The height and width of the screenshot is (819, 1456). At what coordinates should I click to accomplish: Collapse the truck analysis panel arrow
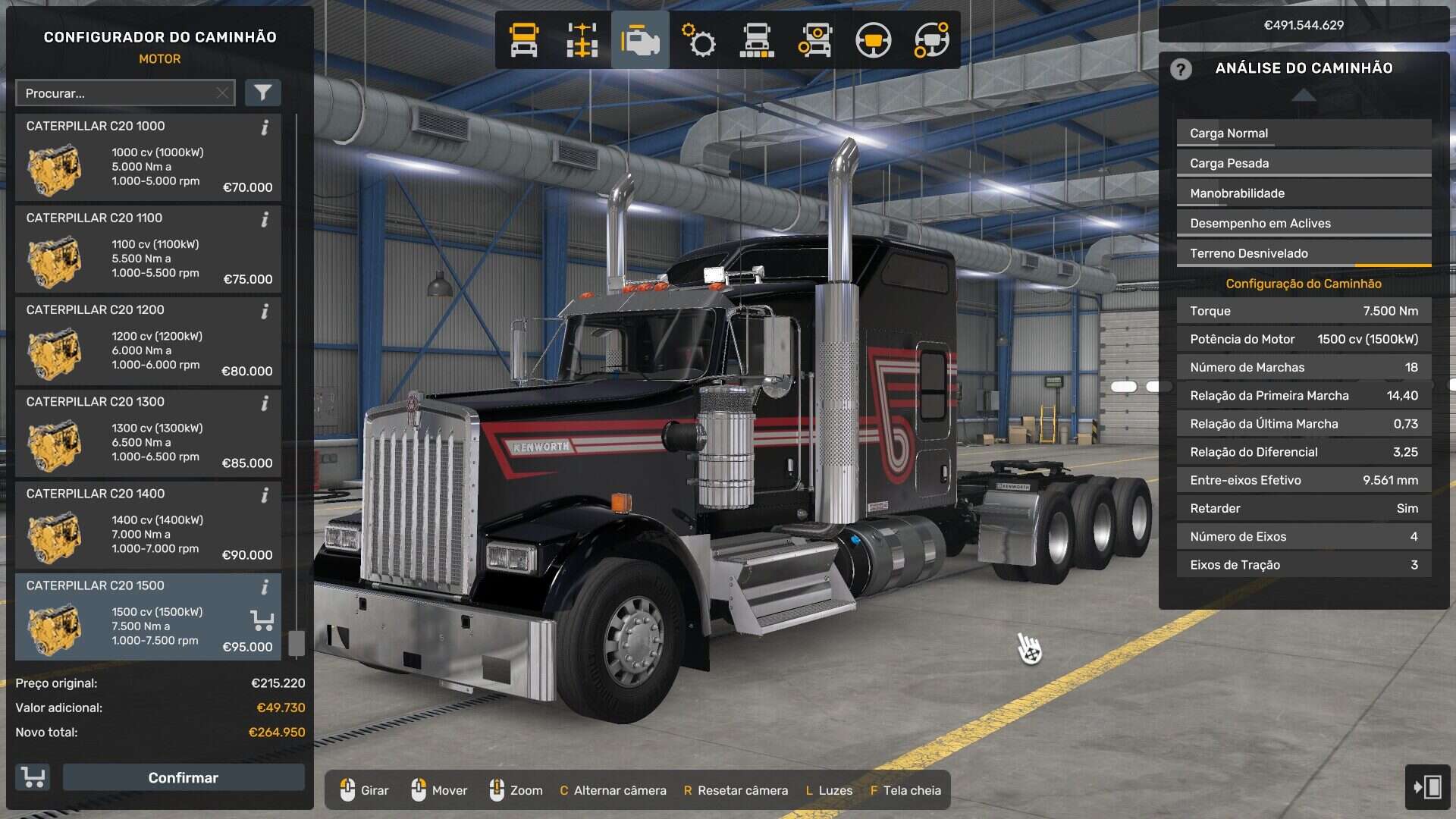pyautogui.click(x=1303, y=95)
